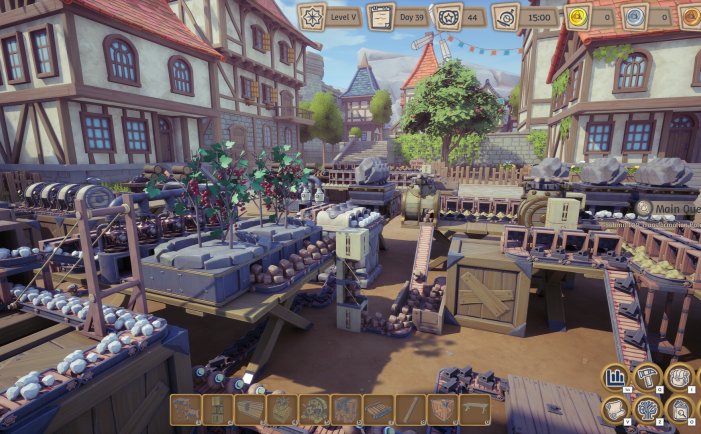Select the glove hand tool icon
The width and height of the screenshot is (701, 434).
tap(680, 377)
